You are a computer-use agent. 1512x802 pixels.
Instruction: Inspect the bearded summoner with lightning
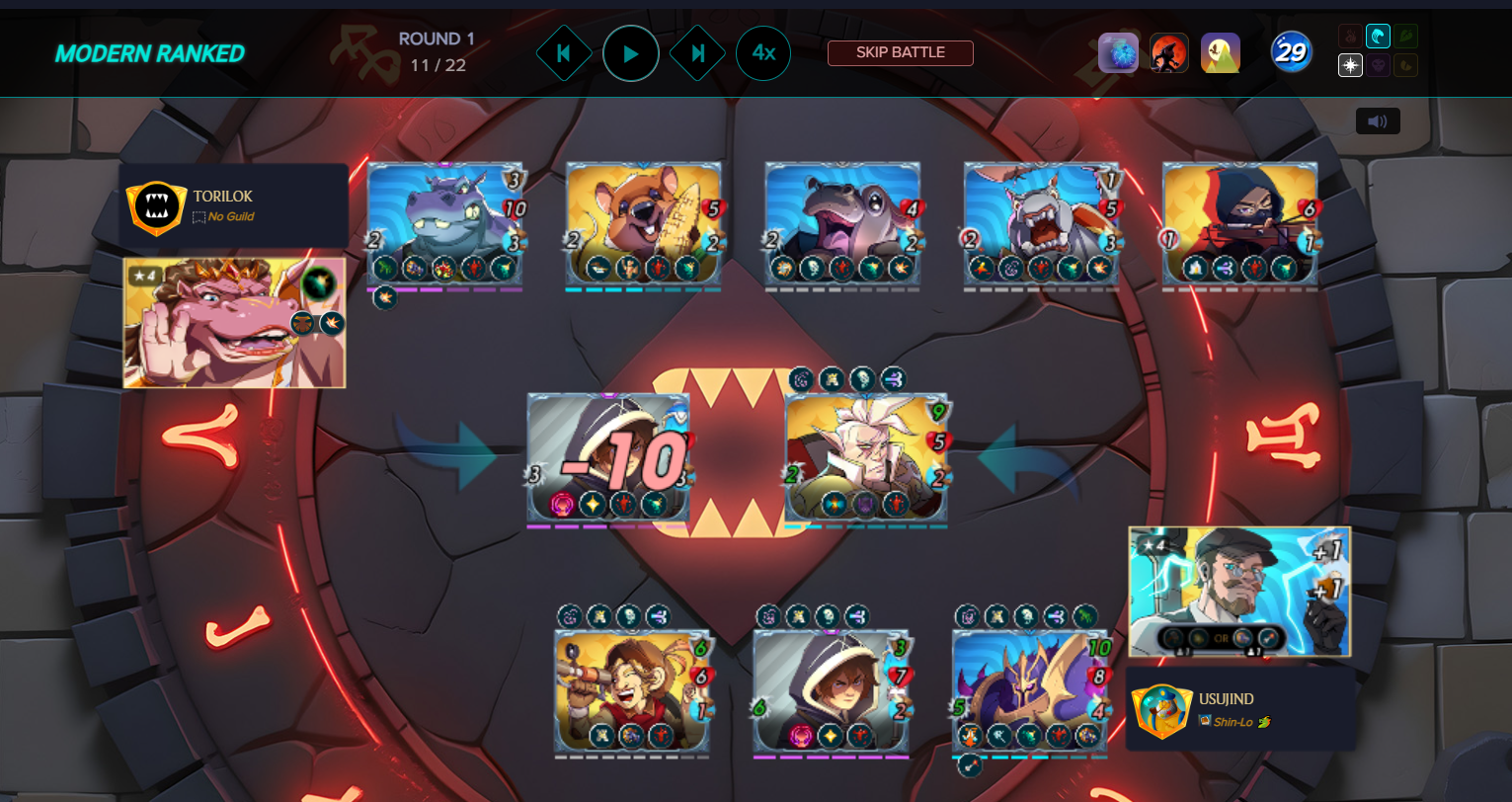[1239, 591]
